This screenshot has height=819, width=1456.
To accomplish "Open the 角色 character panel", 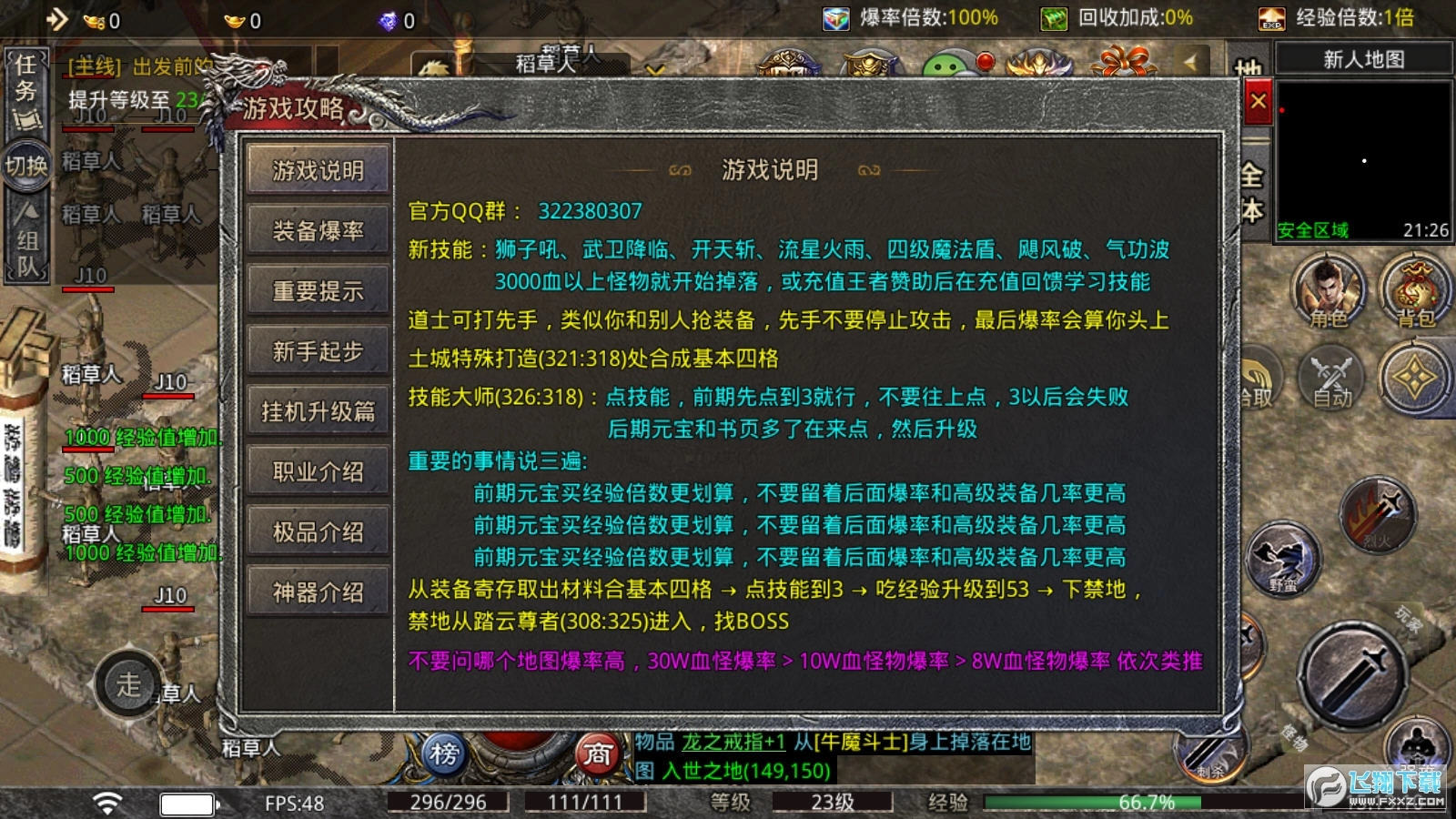I will tap(1327, 289).
